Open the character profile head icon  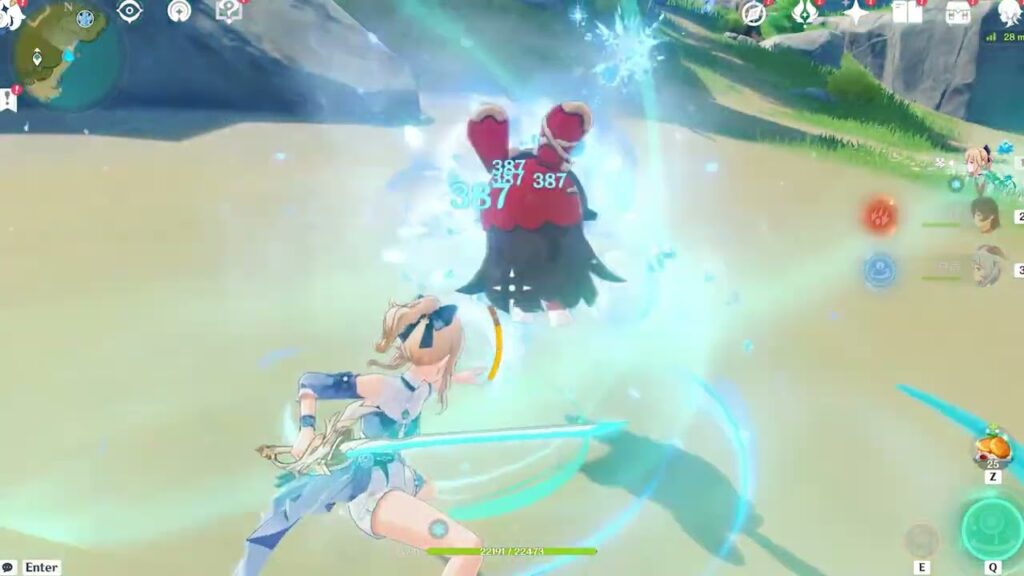point(1009,12)
